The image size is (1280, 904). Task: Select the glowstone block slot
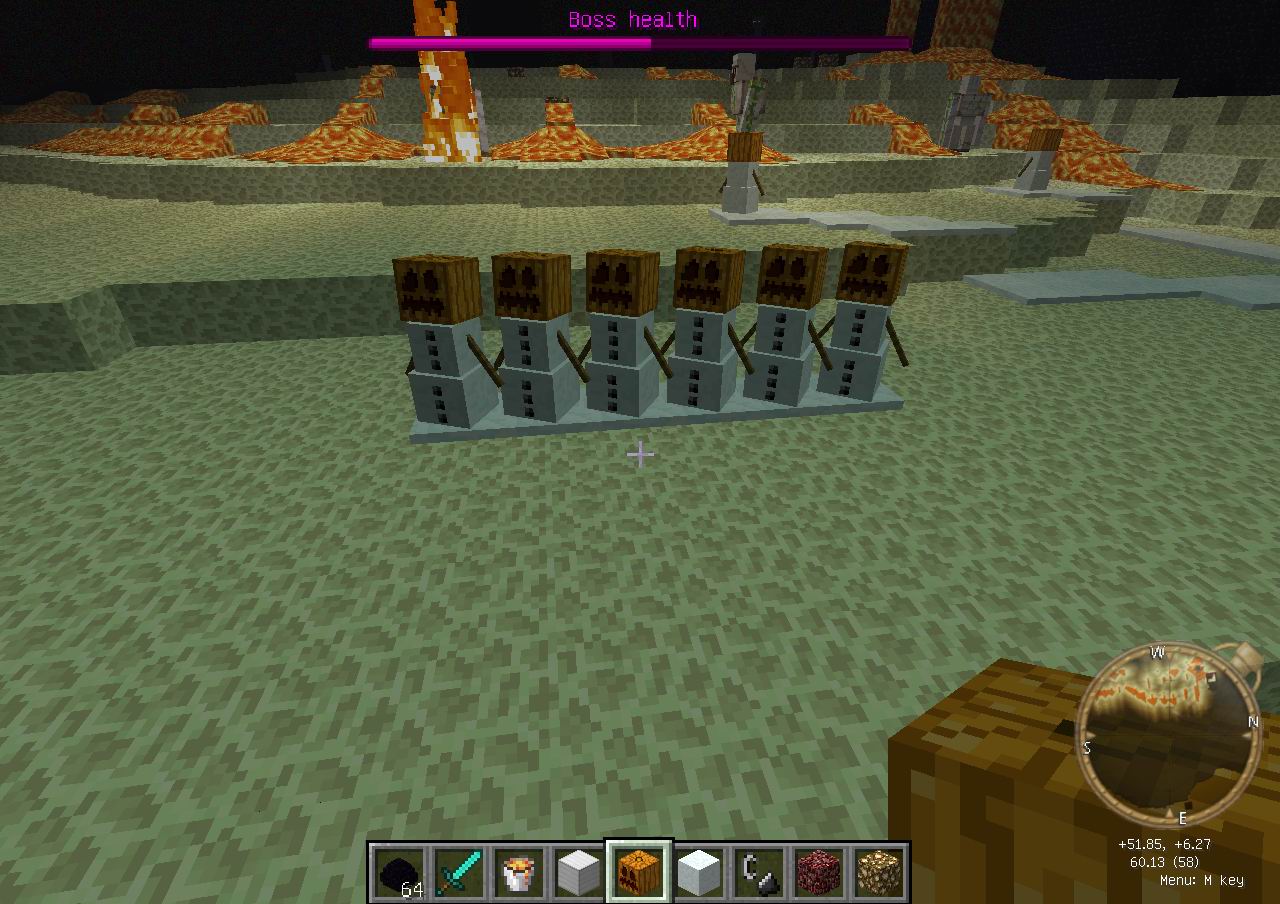coord(880,872)
